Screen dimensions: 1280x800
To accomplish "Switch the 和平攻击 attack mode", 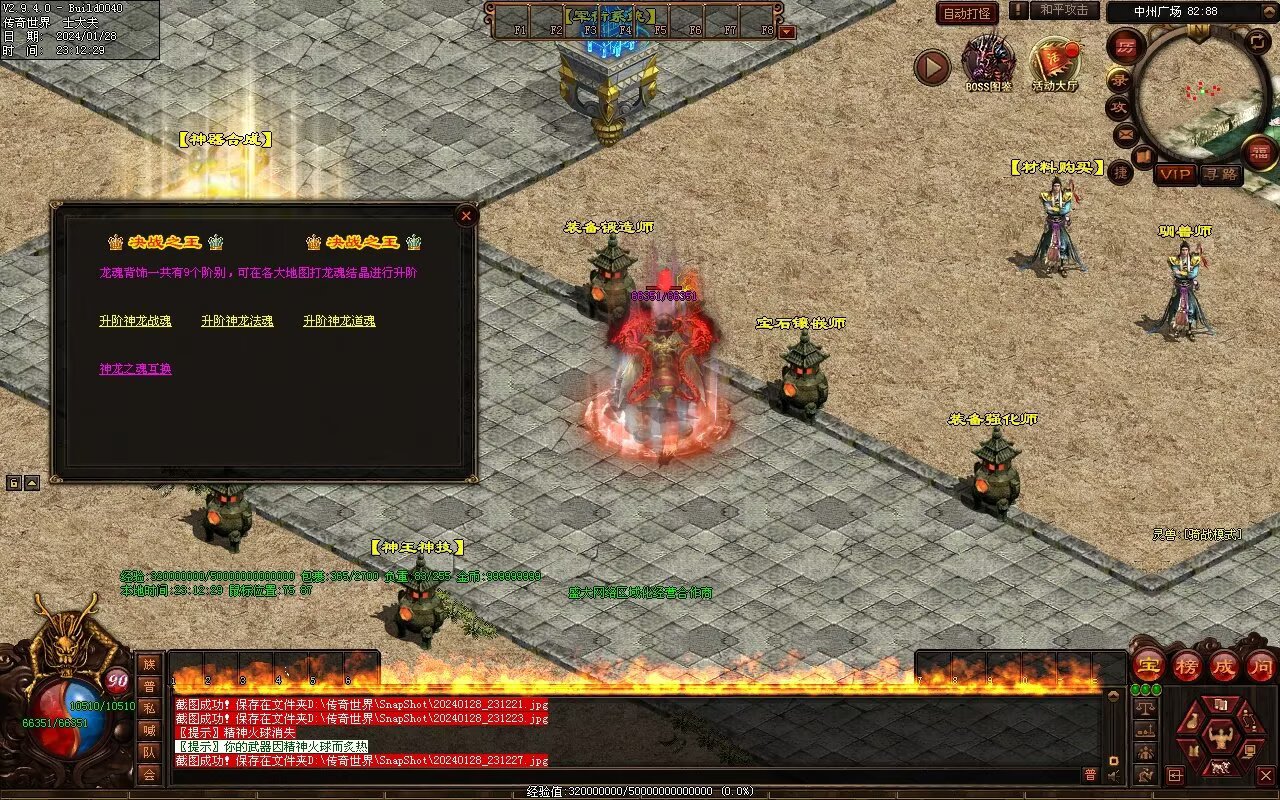I will (1063, 11).
